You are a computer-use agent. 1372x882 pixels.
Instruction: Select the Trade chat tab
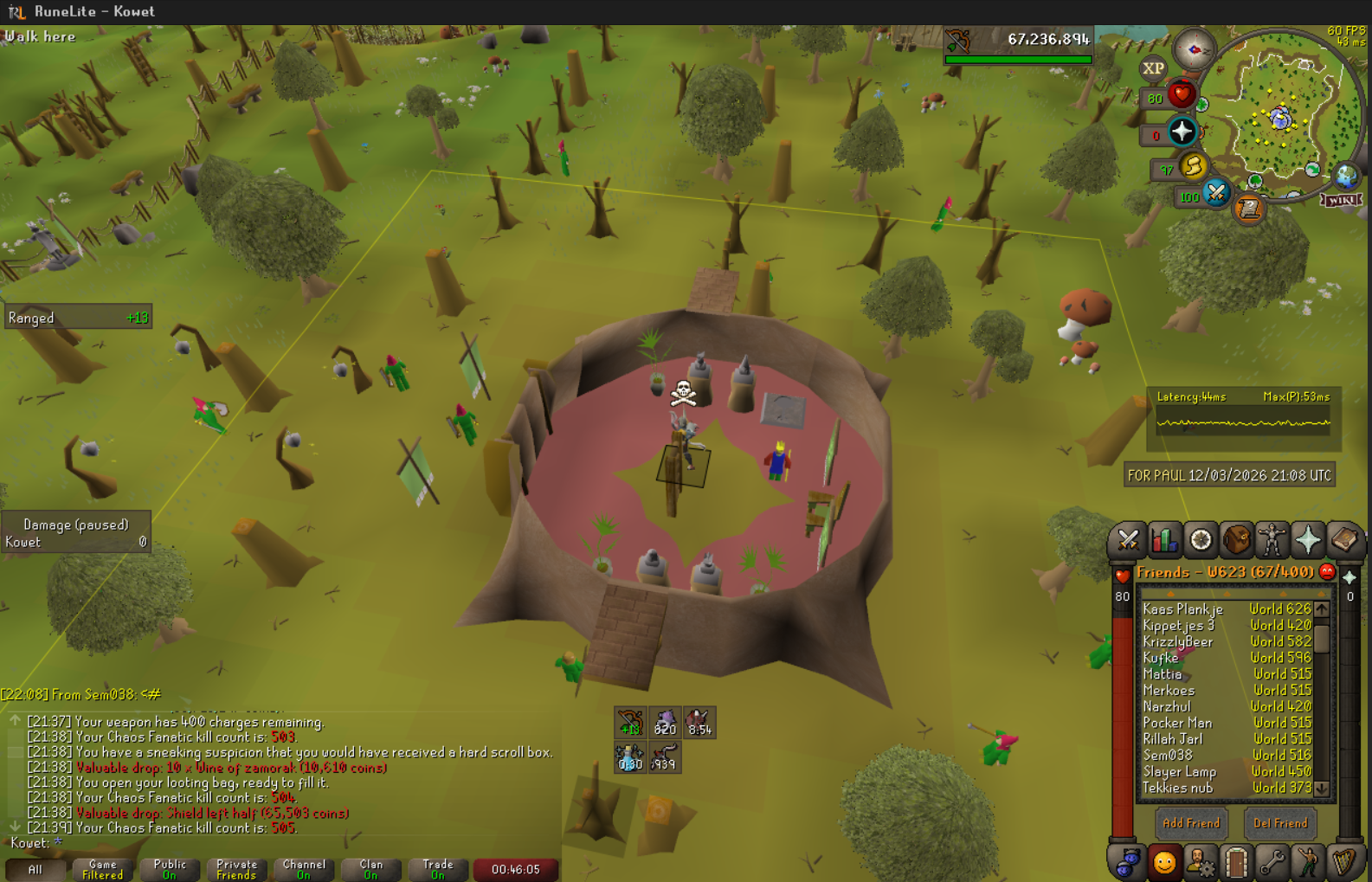(x=437, y=869)
